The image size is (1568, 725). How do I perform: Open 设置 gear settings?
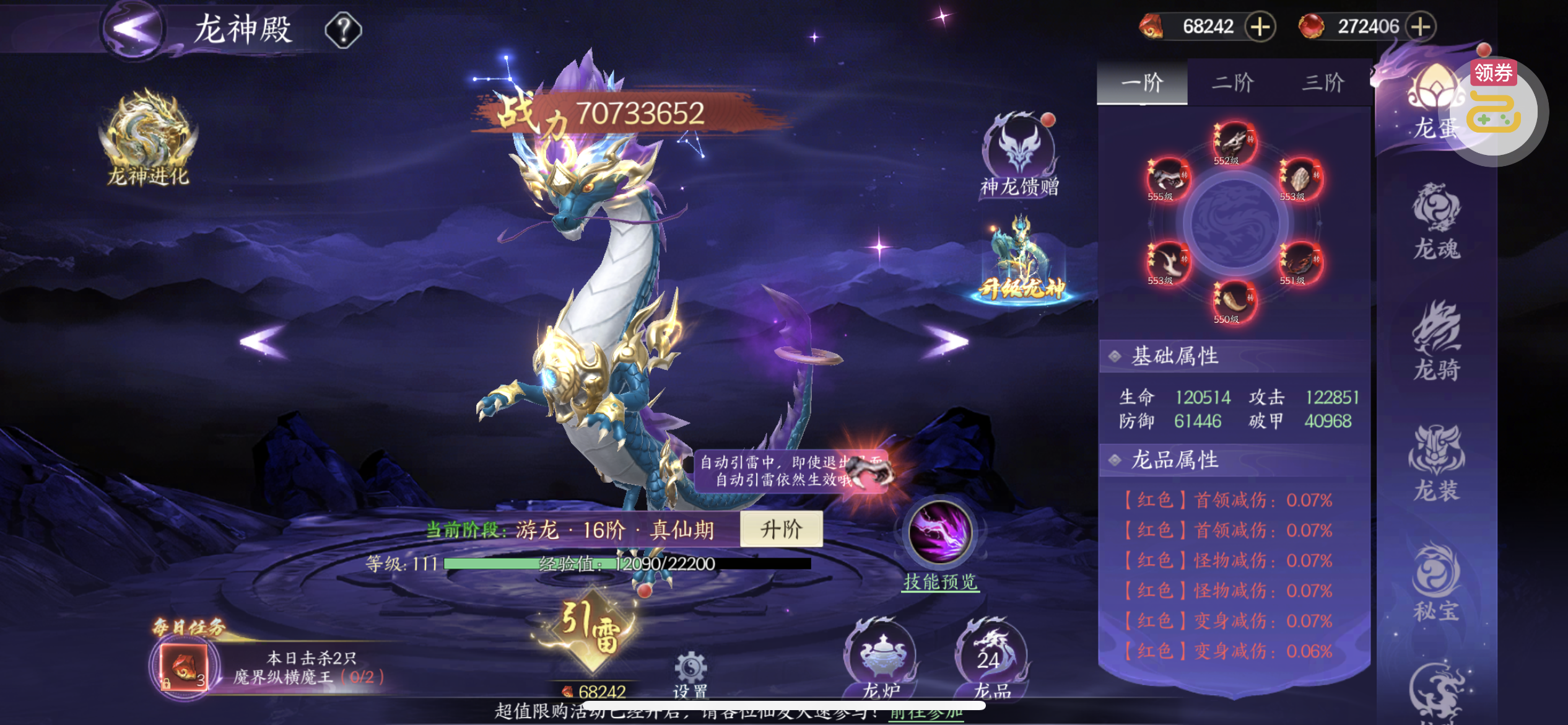(690, 672)
